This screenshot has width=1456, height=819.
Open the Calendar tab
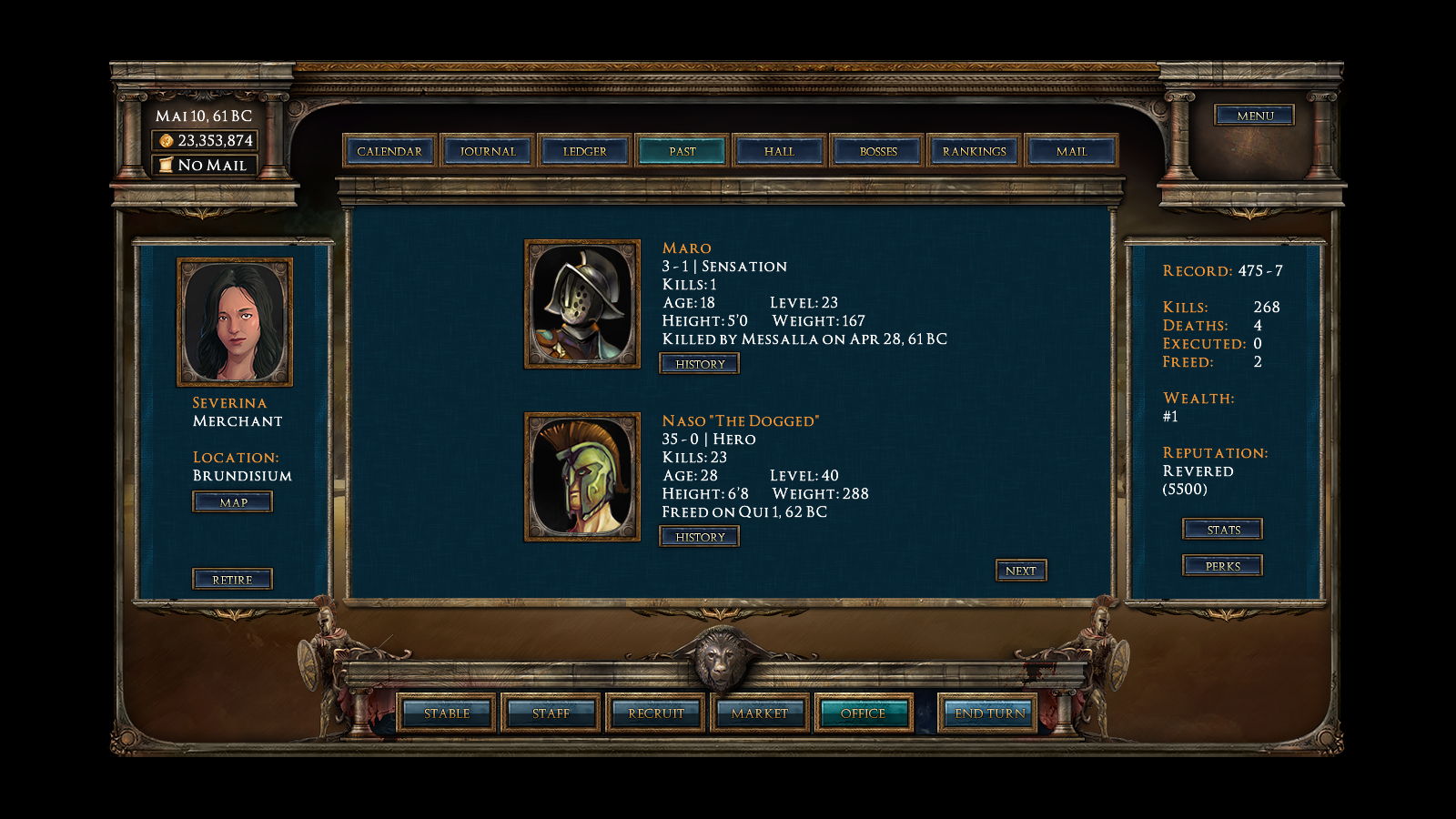389,151
